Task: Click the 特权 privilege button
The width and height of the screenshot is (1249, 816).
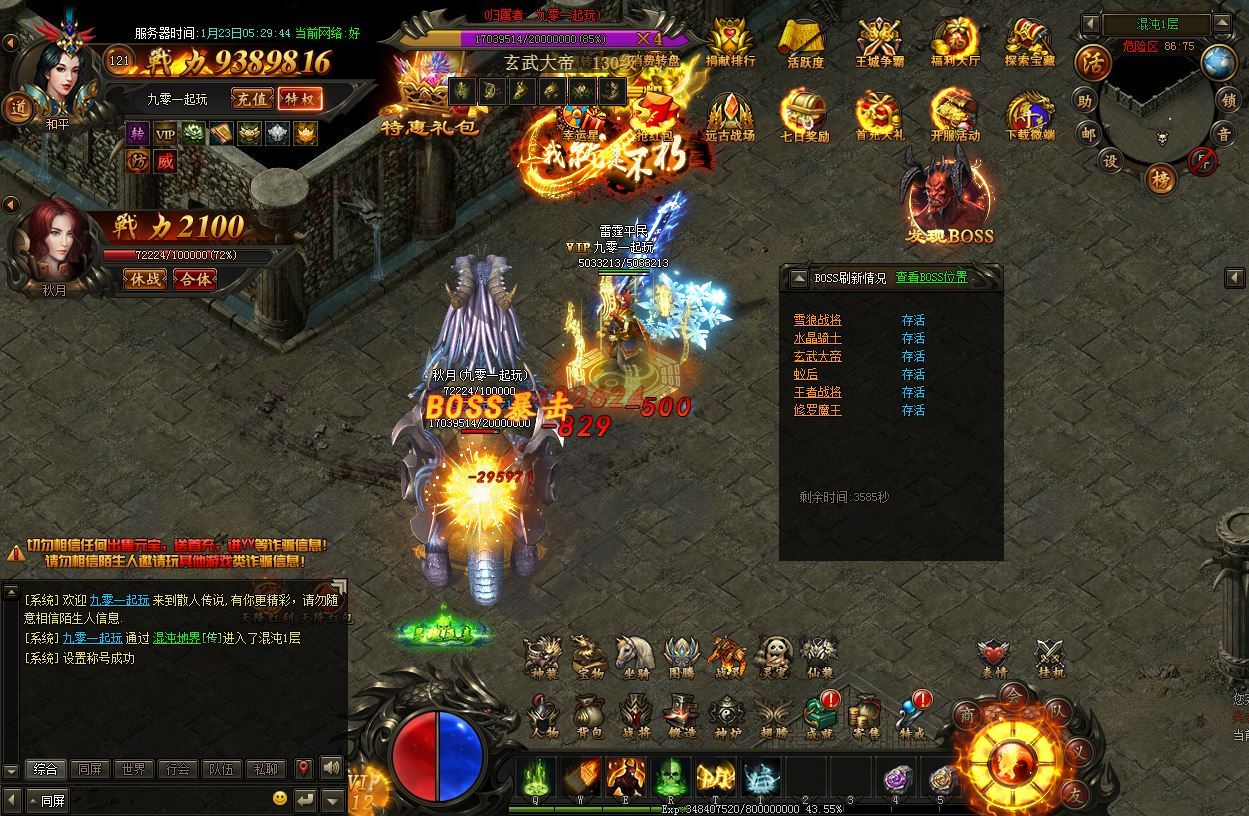Action: coord(300,98)
